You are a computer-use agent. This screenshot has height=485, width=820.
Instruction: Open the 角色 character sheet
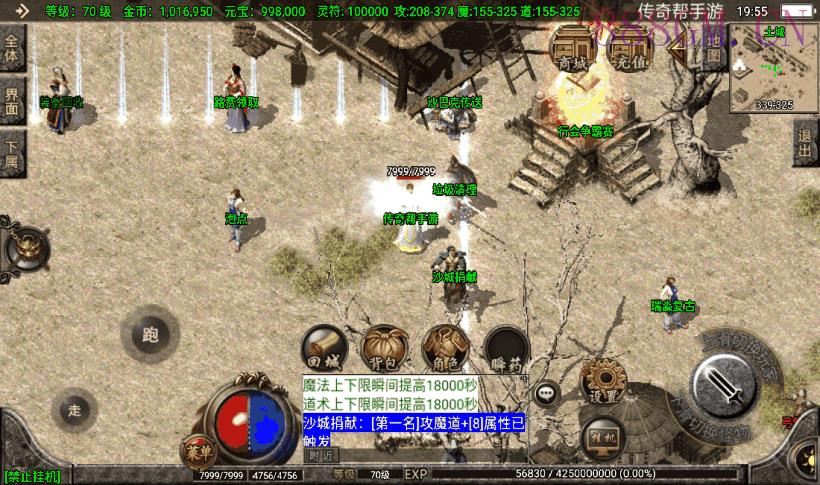click(x=445, y=348)
